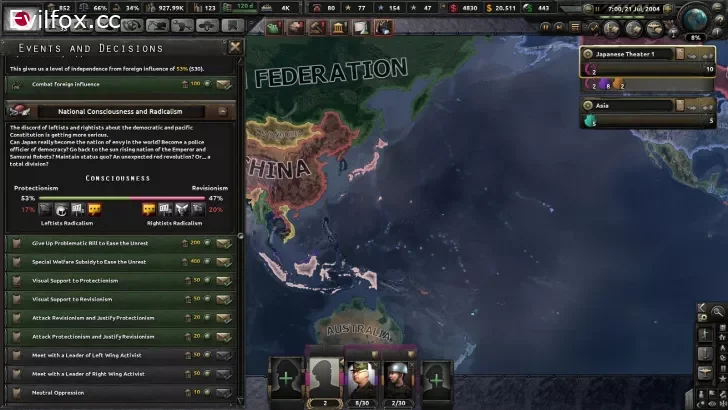
Task: Open the globe icon in the top corner
Action: [x=695, y=17]
